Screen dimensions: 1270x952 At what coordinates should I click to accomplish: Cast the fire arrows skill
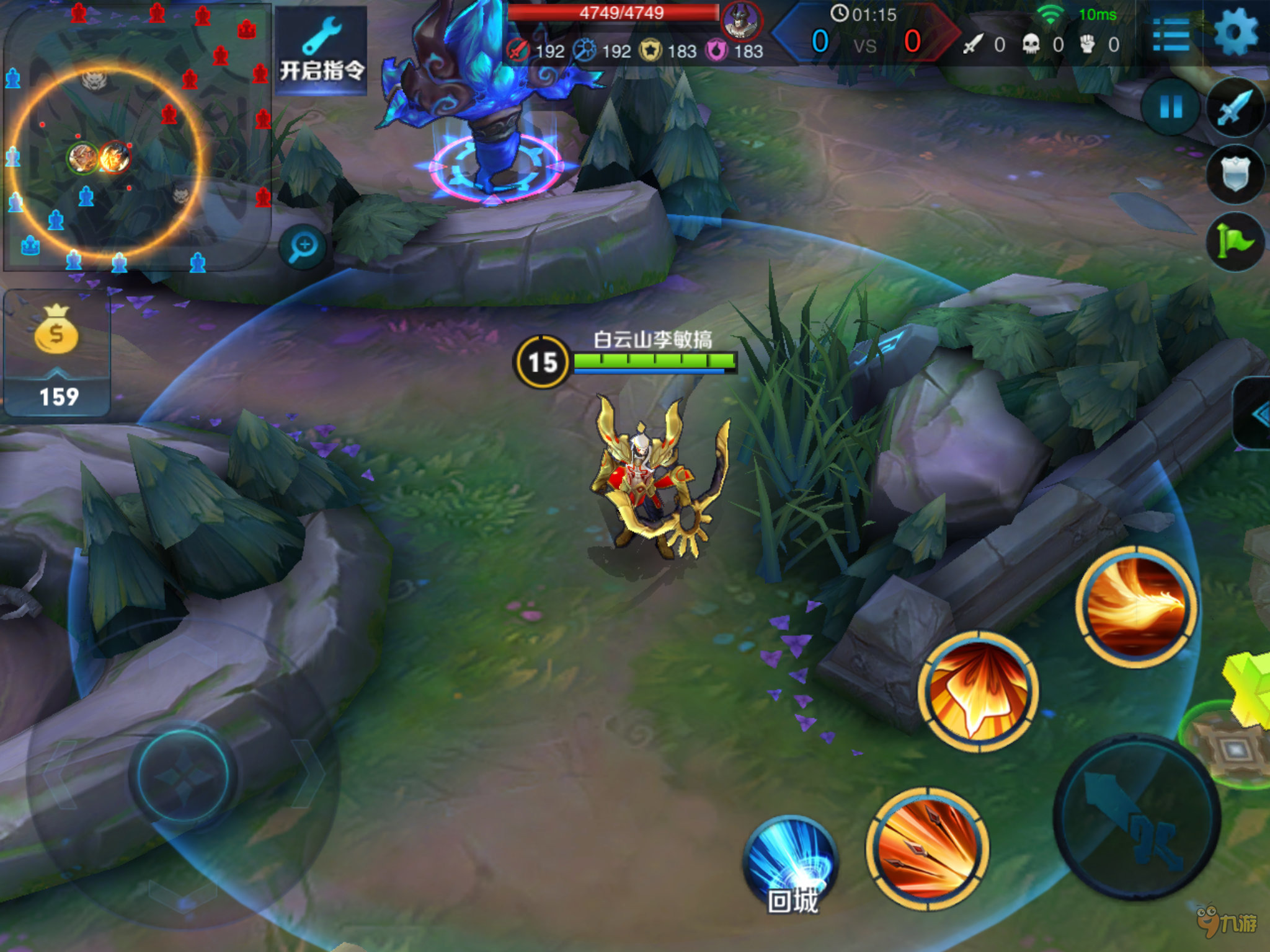tap(928, 848)
